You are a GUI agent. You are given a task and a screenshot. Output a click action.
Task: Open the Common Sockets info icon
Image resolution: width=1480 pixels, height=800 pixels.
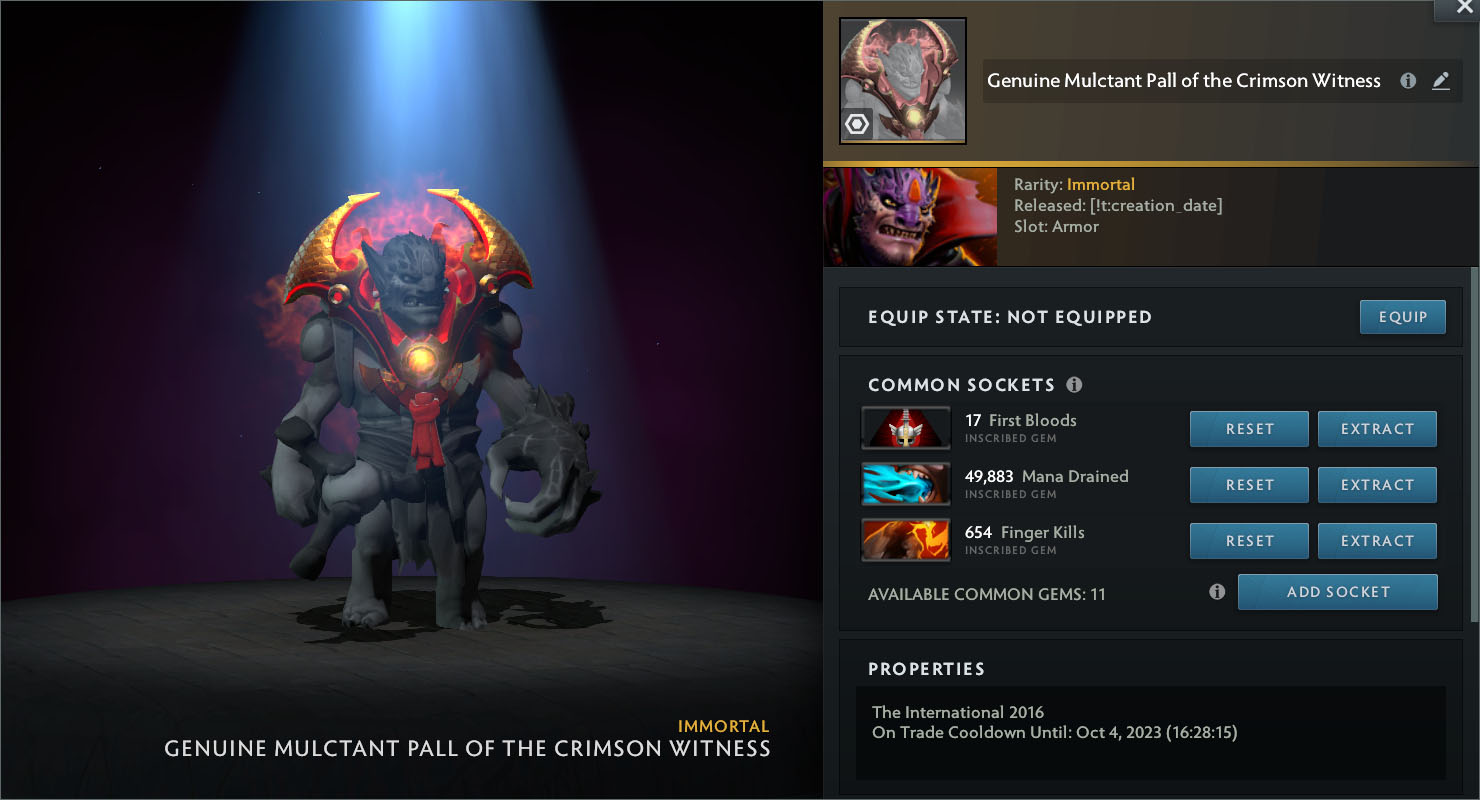pos(1075,385)
